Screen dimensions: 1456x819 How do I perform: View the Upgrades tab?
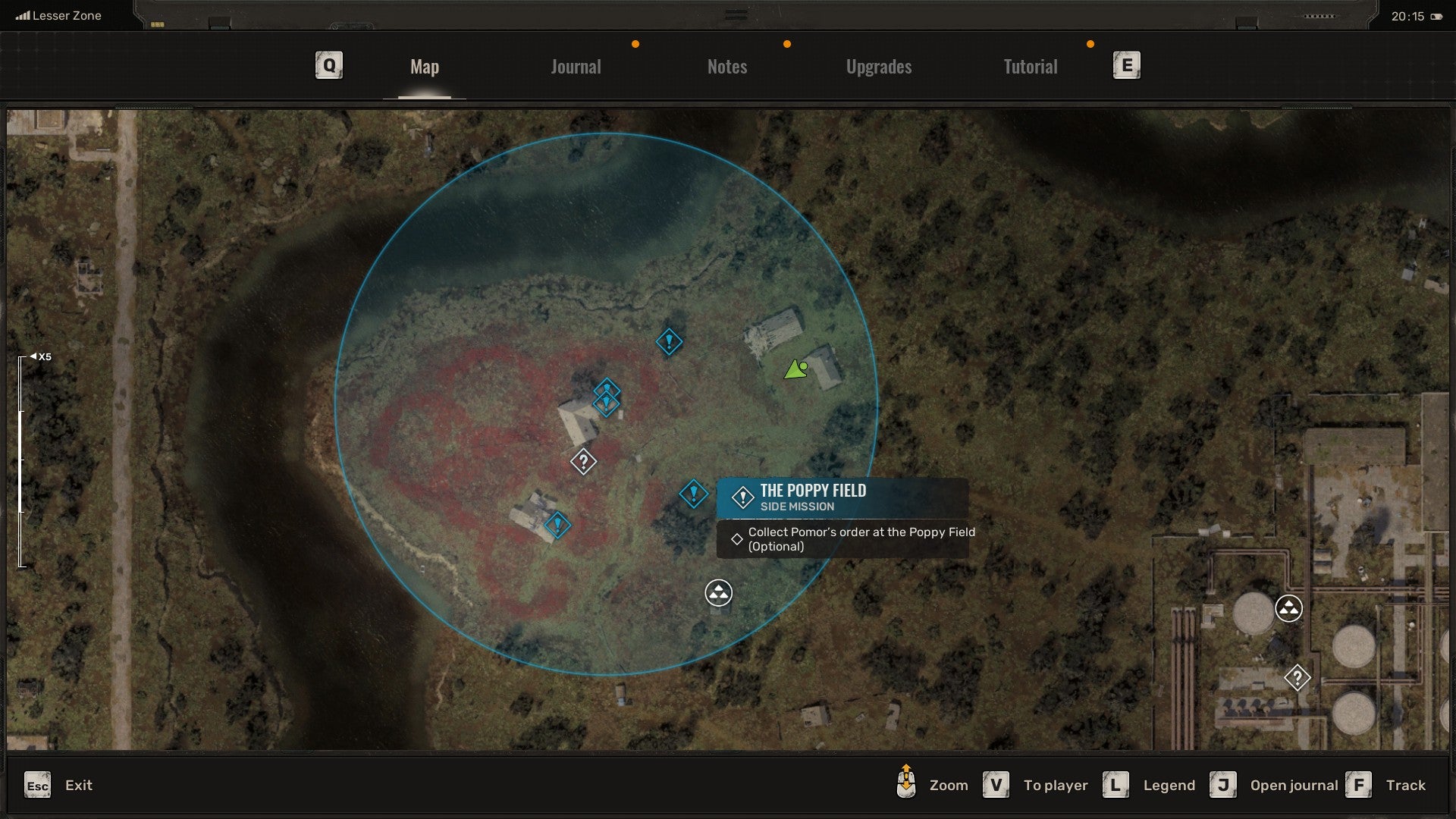pos(877,66)
